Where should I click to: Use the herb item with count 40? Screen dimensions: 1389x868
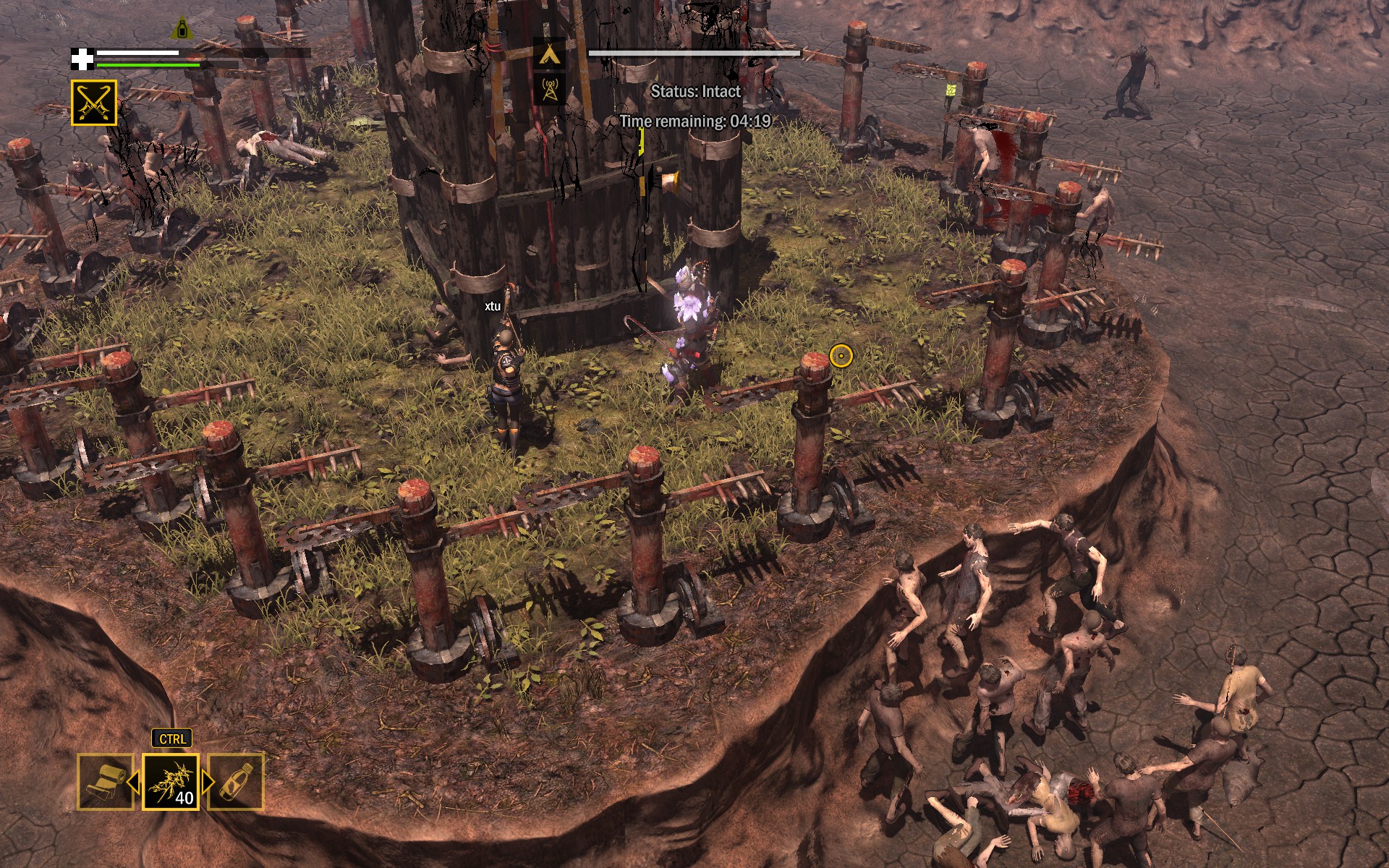[x=171, y=781]
